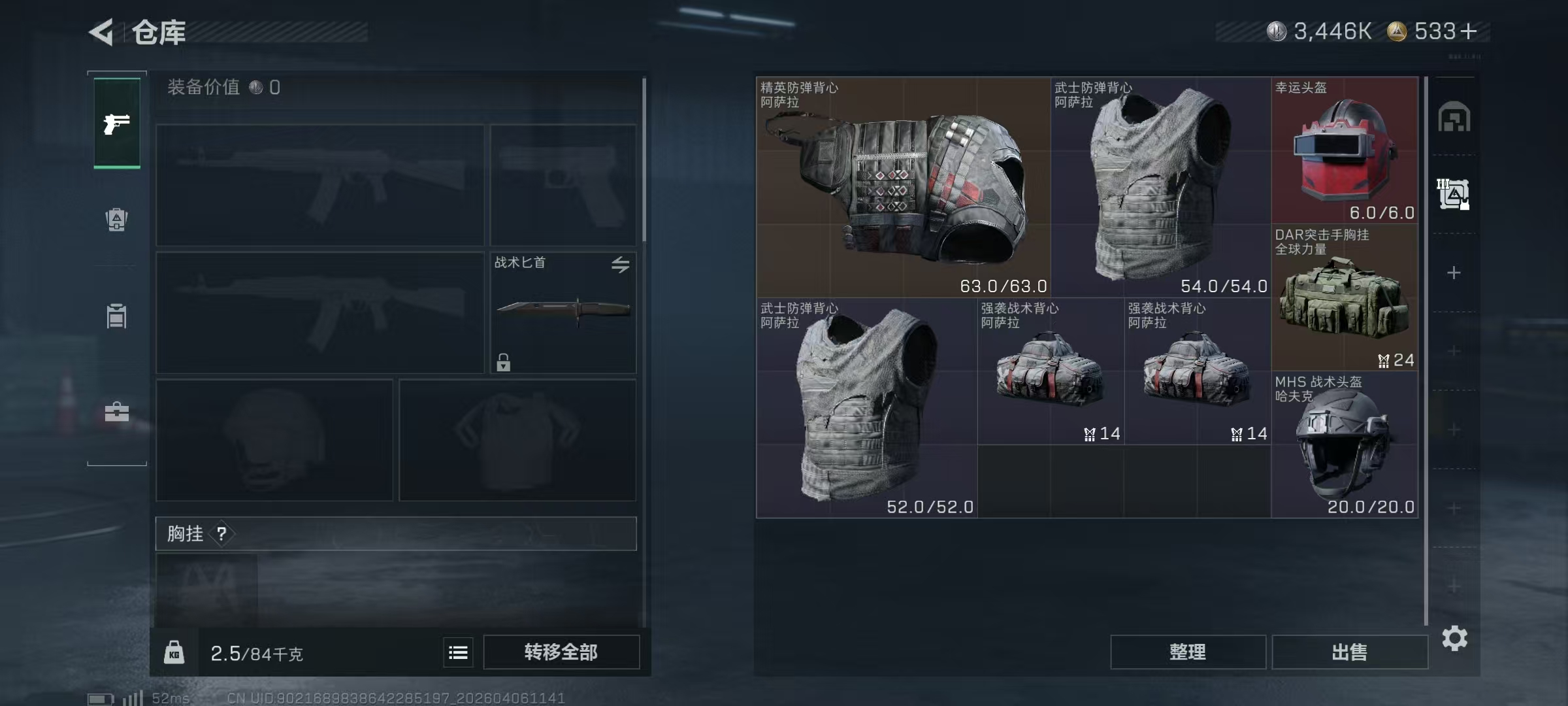
Task: Go back from the 仓库 screen
Action: click(x=102, y=32)
